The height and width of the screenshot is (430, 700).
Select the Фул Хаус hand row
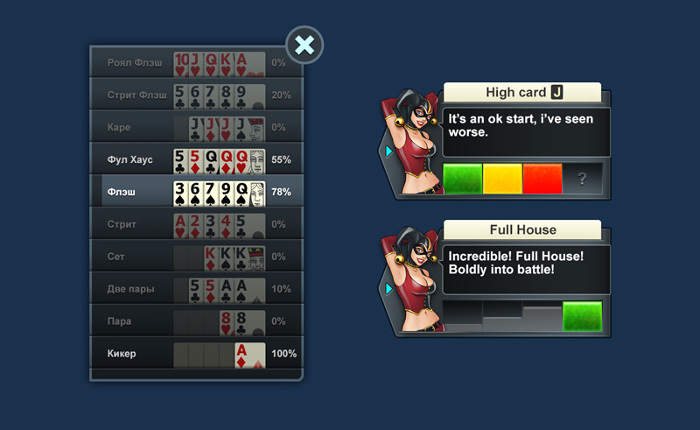click(x=195, y=160)
